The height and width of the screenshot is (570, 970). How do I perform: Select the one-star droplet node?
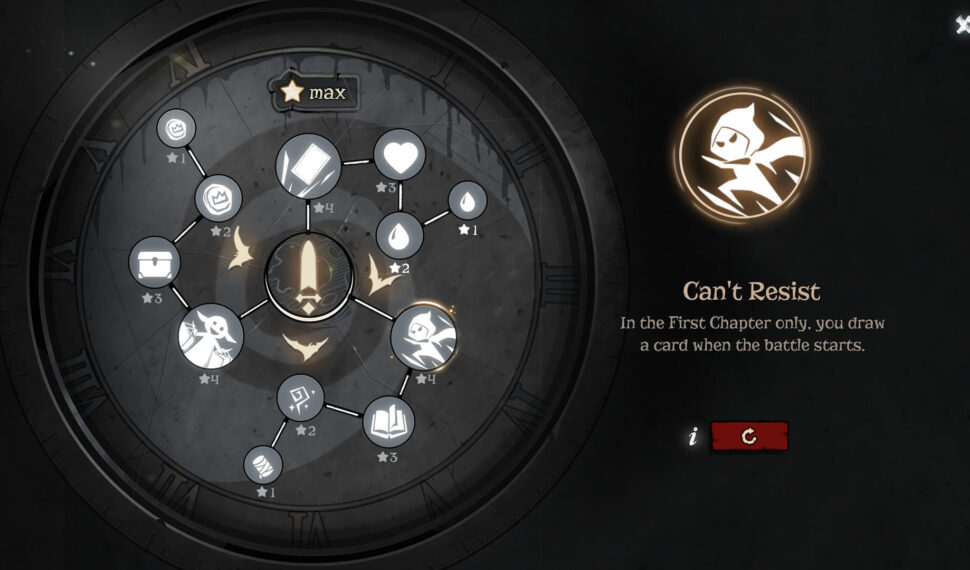467,200
